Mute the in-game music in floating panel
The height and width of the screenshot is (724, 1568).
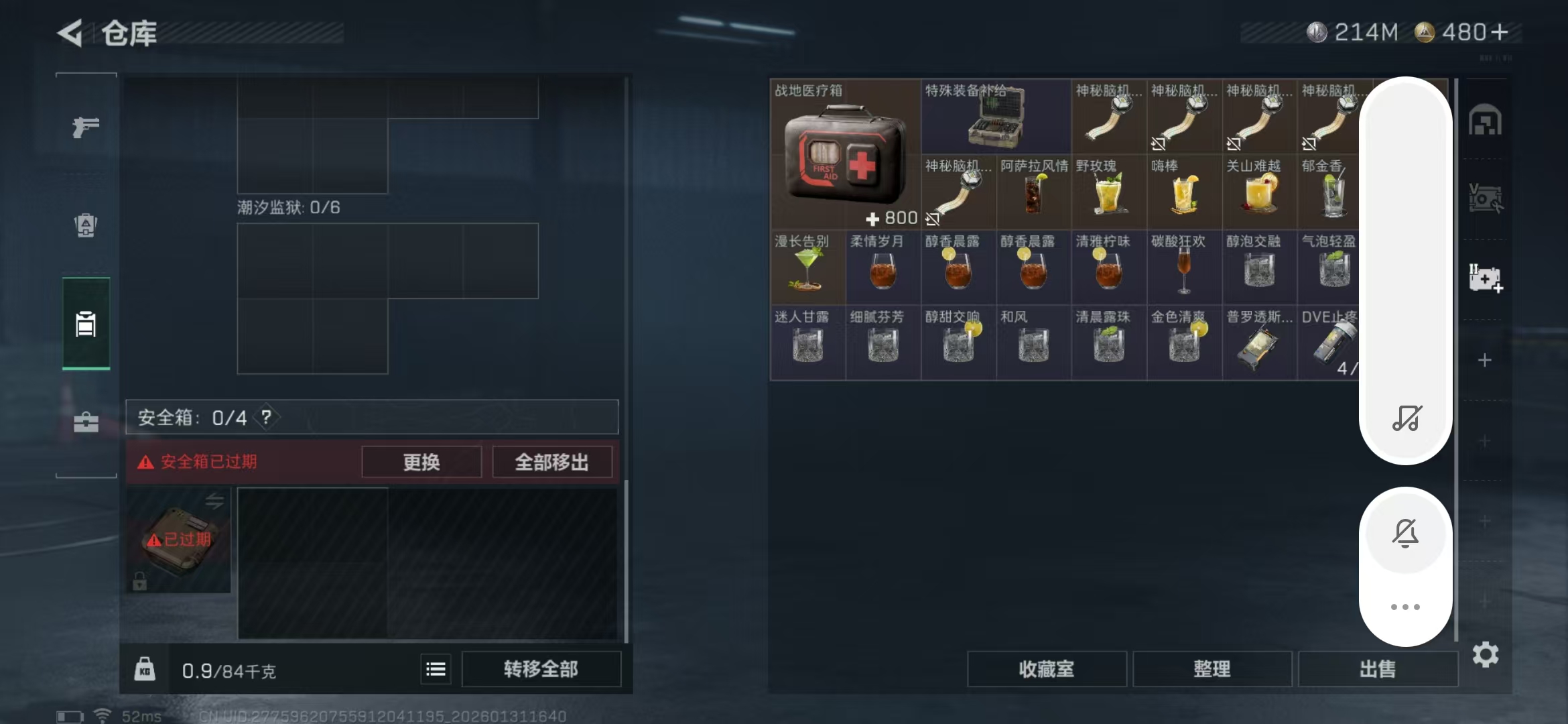(x=1406, y=419)
